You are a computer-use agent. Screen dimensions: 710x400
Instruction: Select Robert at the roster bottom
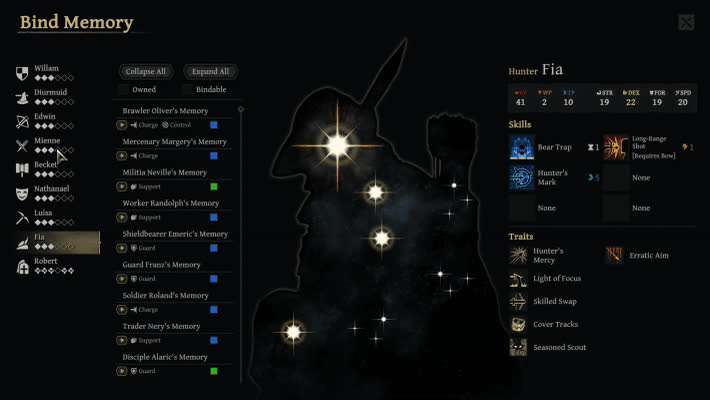[47, 265]
